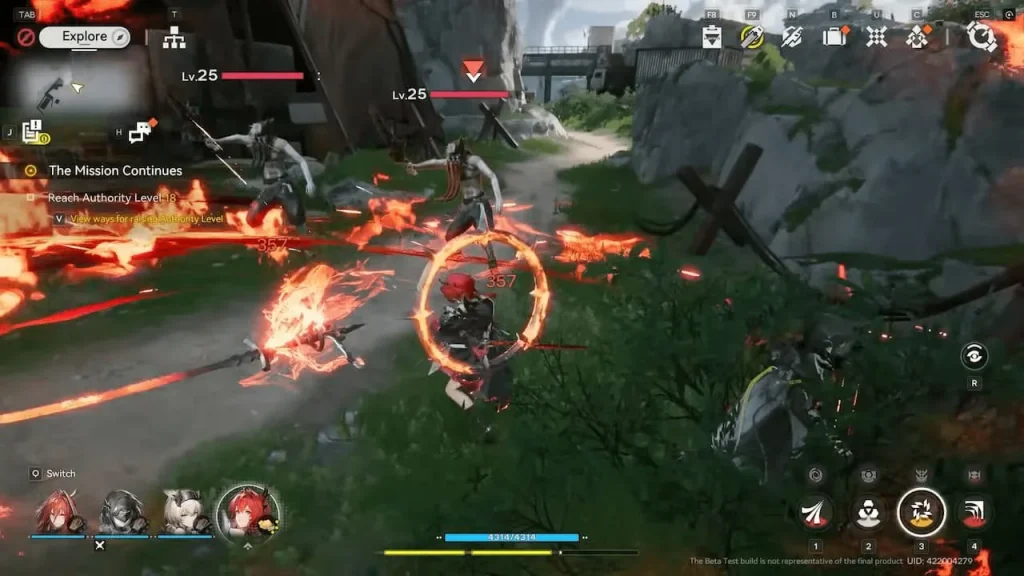Activate the fourth skill with red background
1024x576 pixels.
(974, 513)
